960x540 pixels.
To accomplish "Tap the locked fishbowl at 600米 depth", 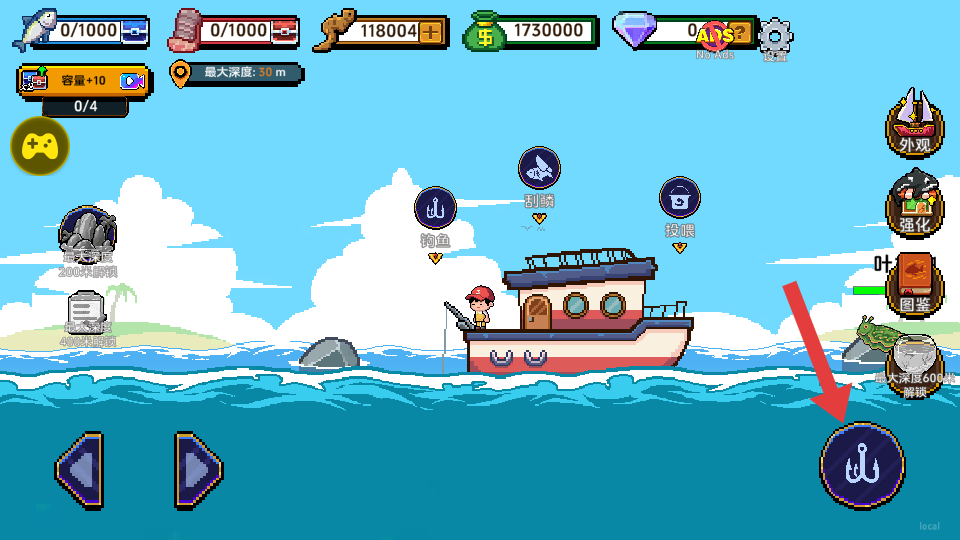I will 913,359.
